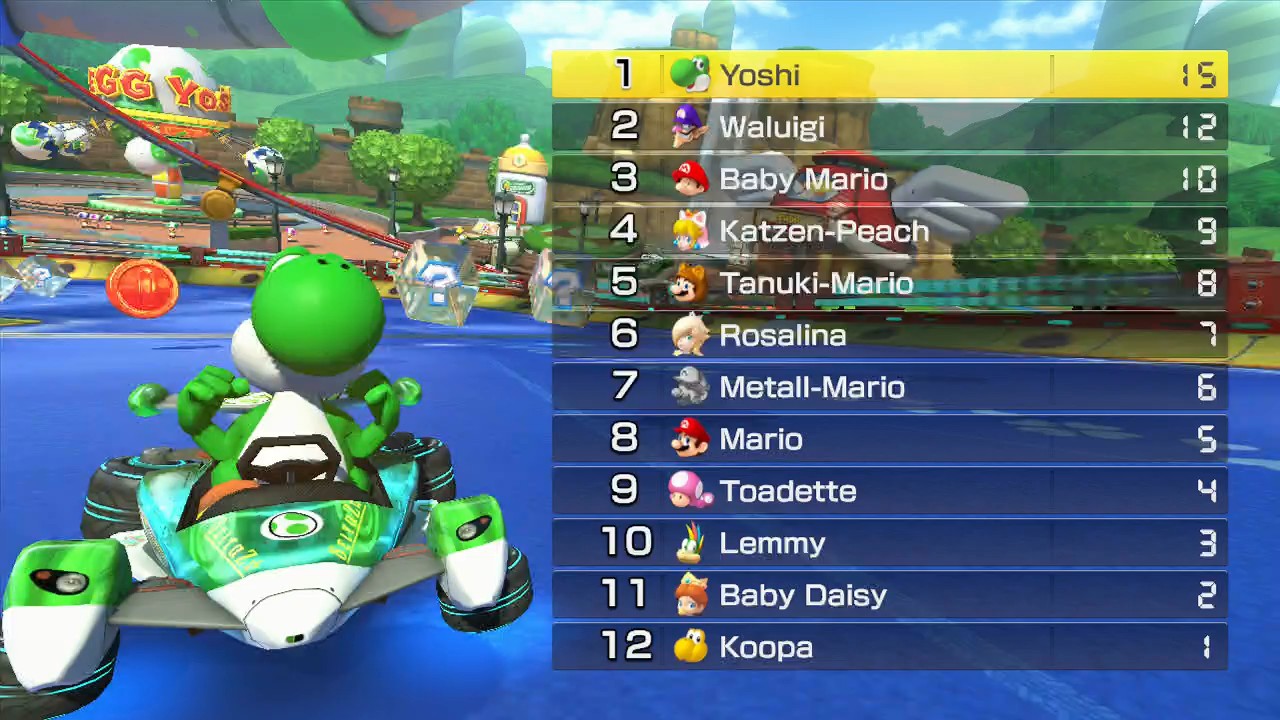Select the question-mark item box on the course
The image size is (1280, 720).
pos(440,283)
